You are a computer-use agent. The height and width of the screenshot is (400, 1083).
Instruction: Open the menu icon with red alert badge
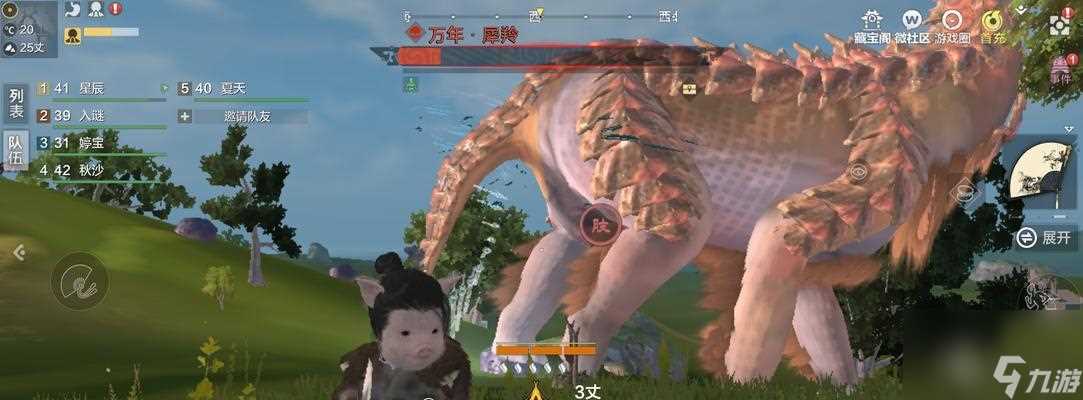1060,25
